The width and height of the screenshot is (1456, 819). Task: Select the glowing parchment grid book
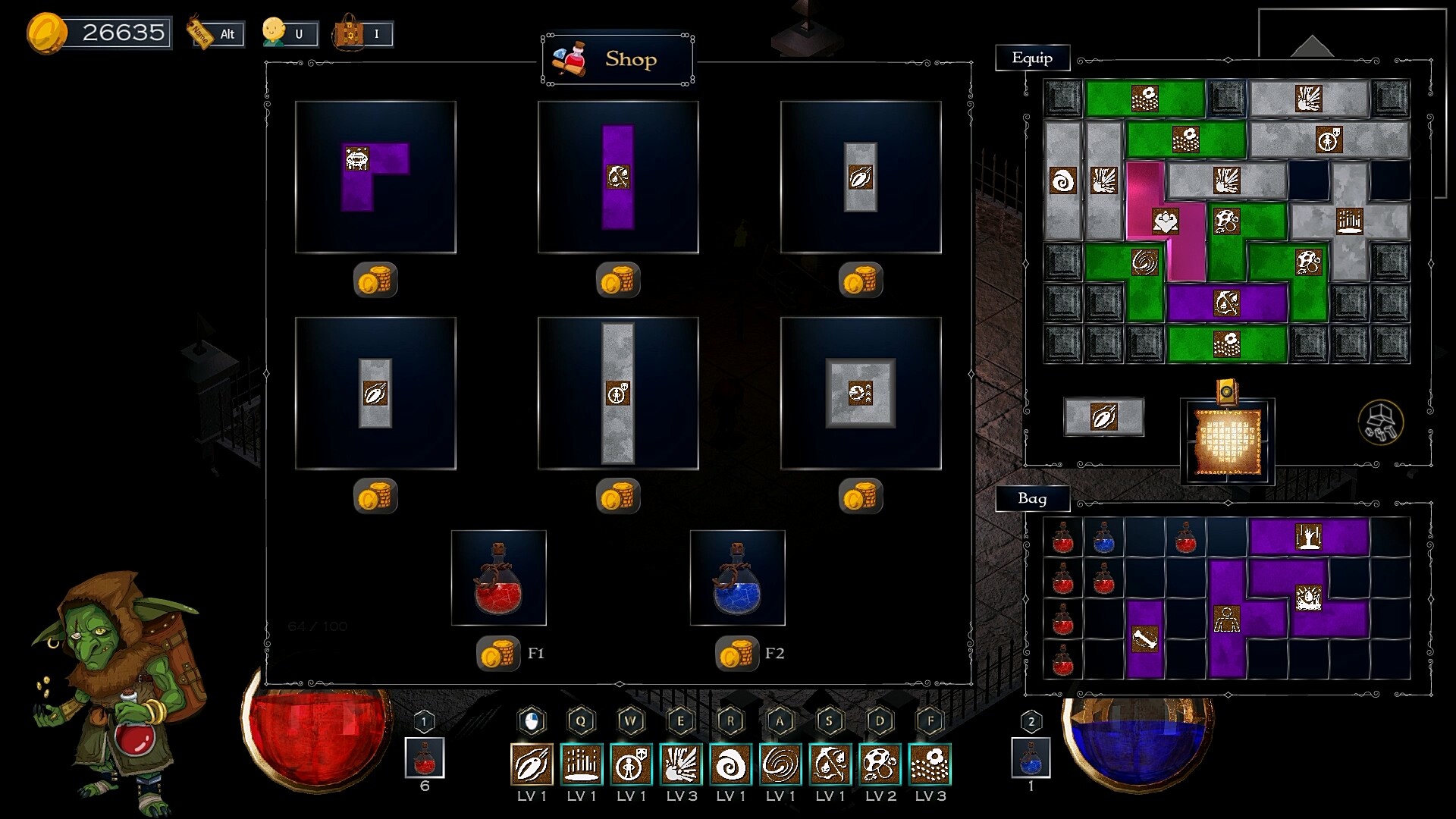click(1227, 441)
